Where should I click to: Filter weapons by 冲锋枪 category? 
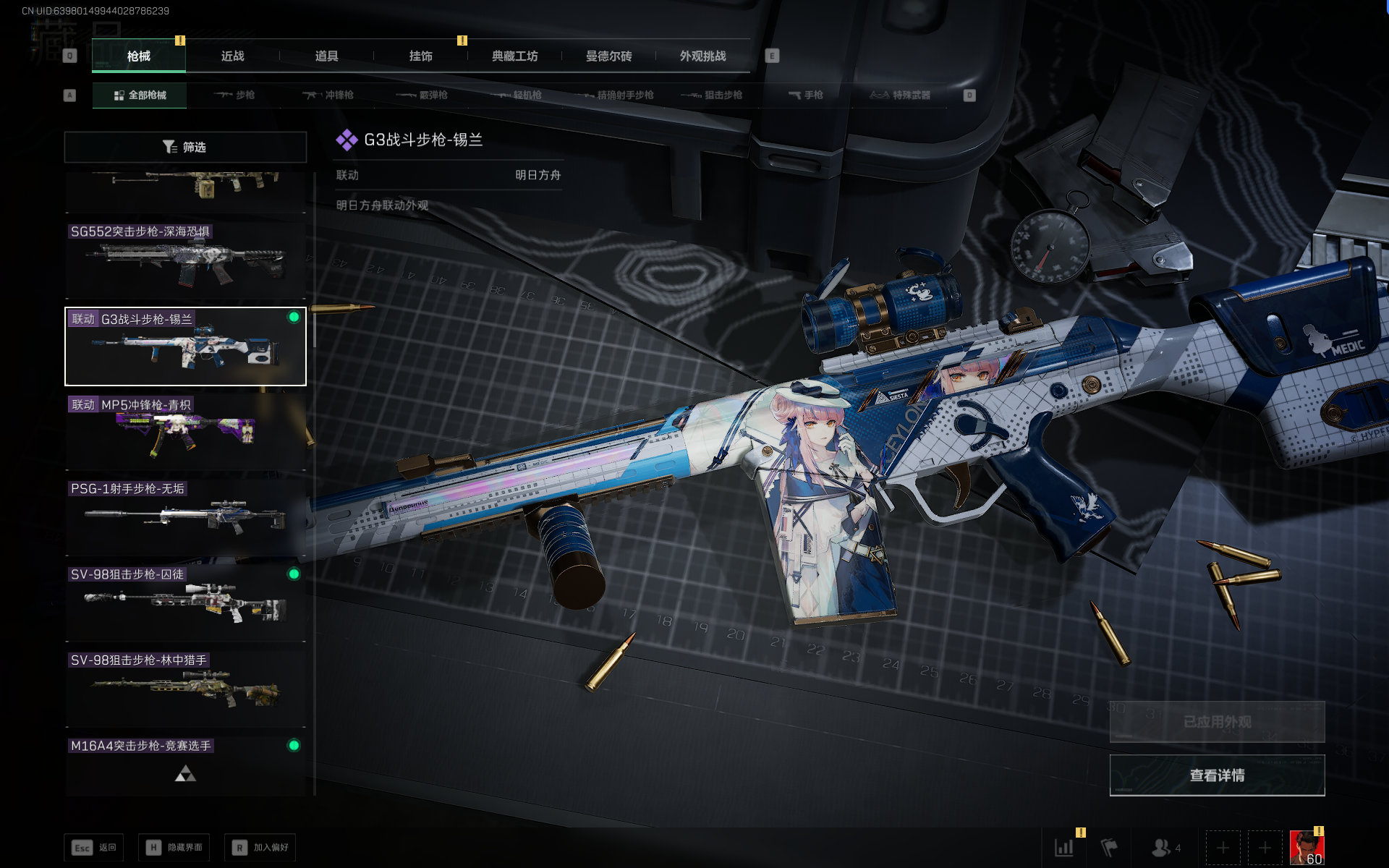point(328,95)
